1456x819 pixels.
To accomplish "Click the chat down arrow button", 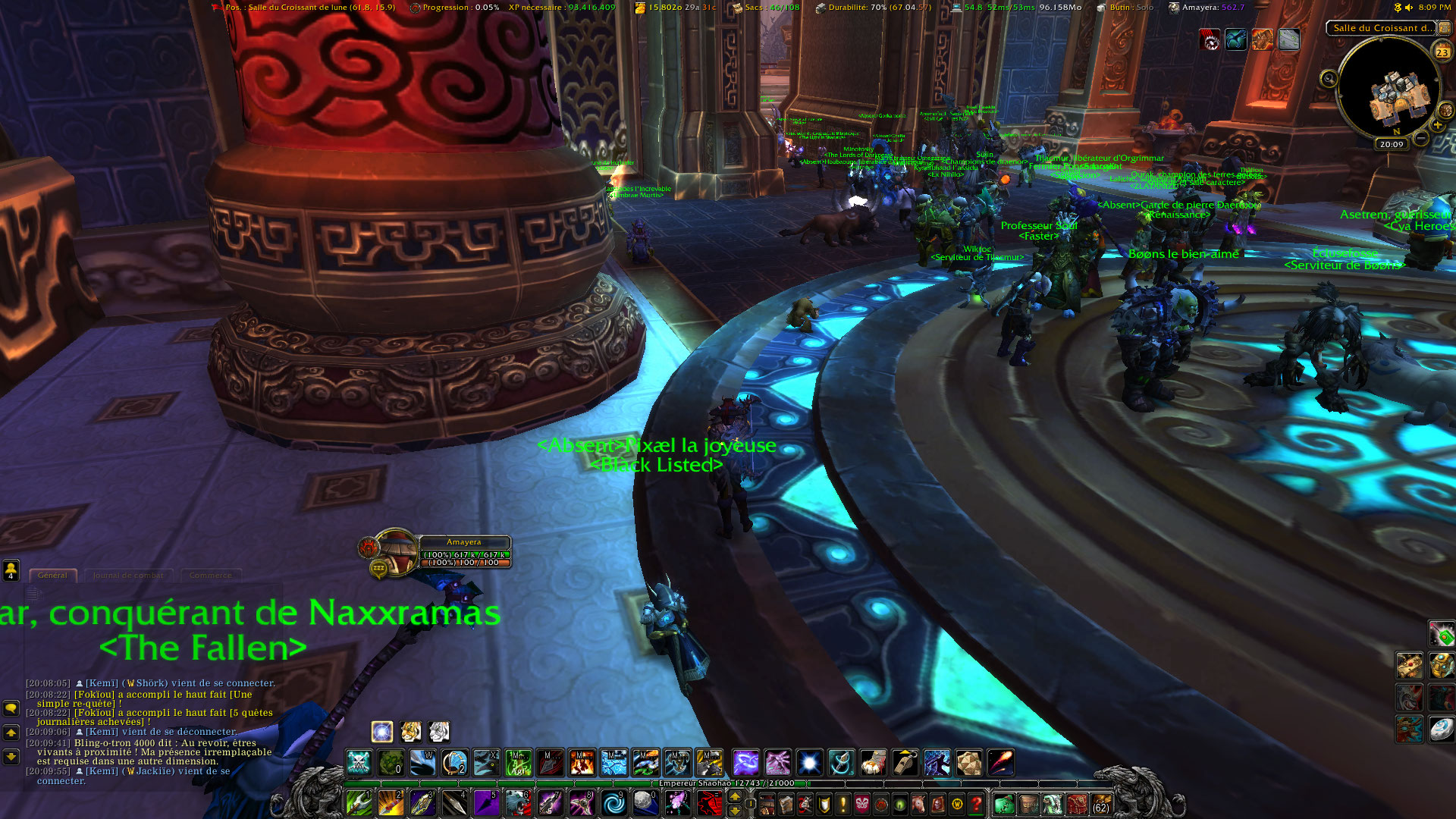I will [x=11, y=756].
